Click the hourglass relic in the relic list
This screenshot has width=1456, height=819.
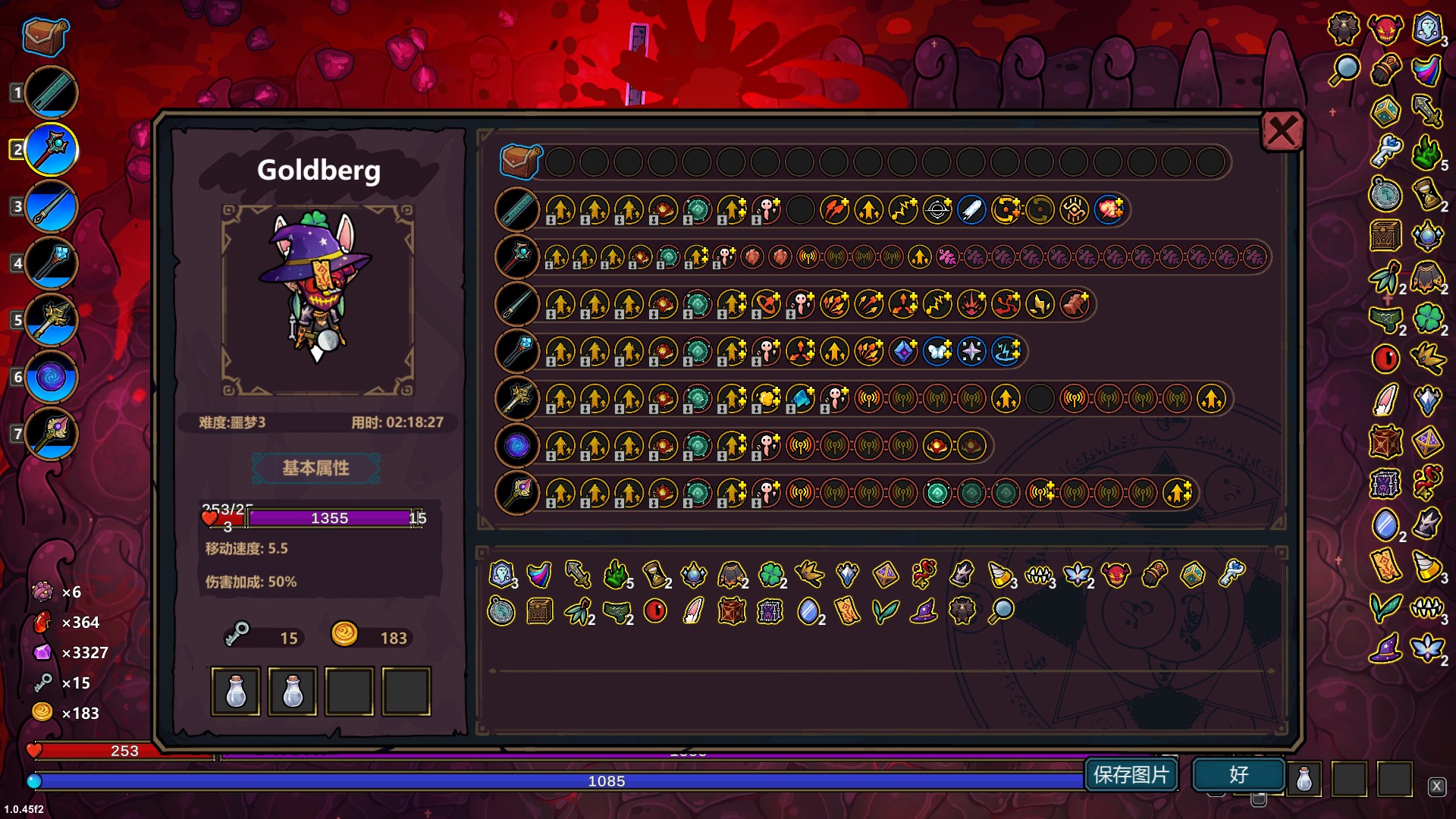pos(655,574)
